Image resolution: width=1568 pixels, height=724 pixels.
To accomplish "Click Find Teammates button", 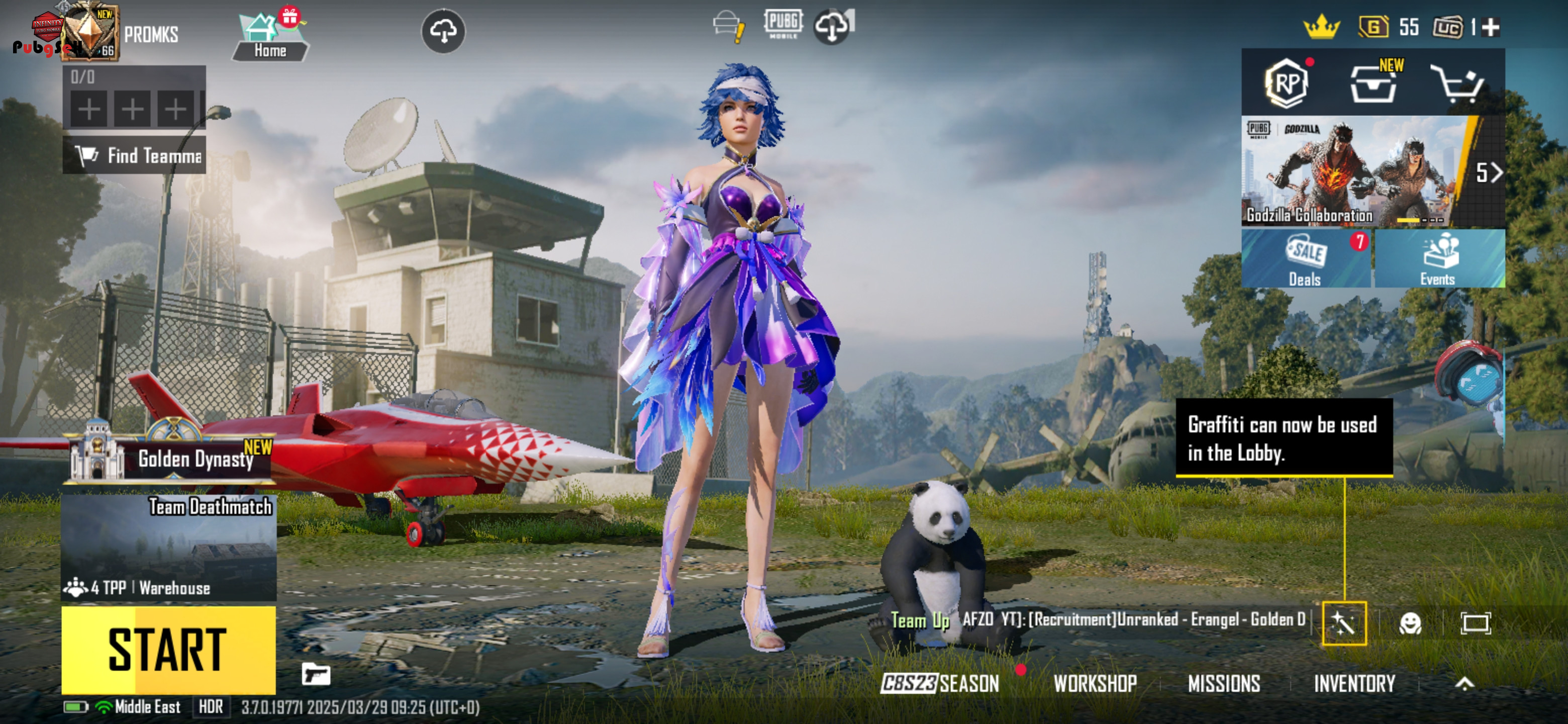I will [x=135, y=156].
